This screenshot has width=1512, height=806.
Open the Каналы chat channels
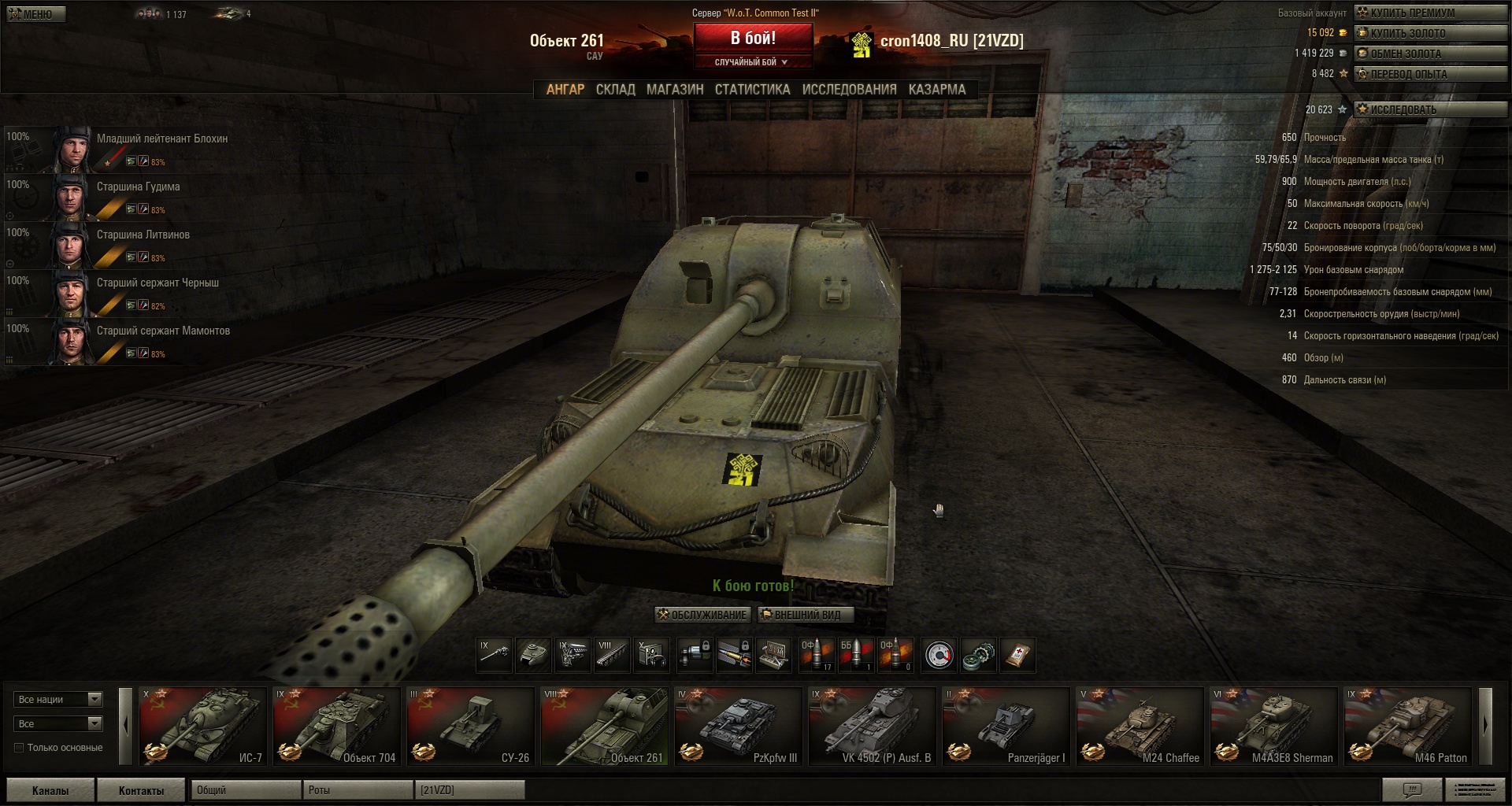pyautogui.click(x=50, y=790)
